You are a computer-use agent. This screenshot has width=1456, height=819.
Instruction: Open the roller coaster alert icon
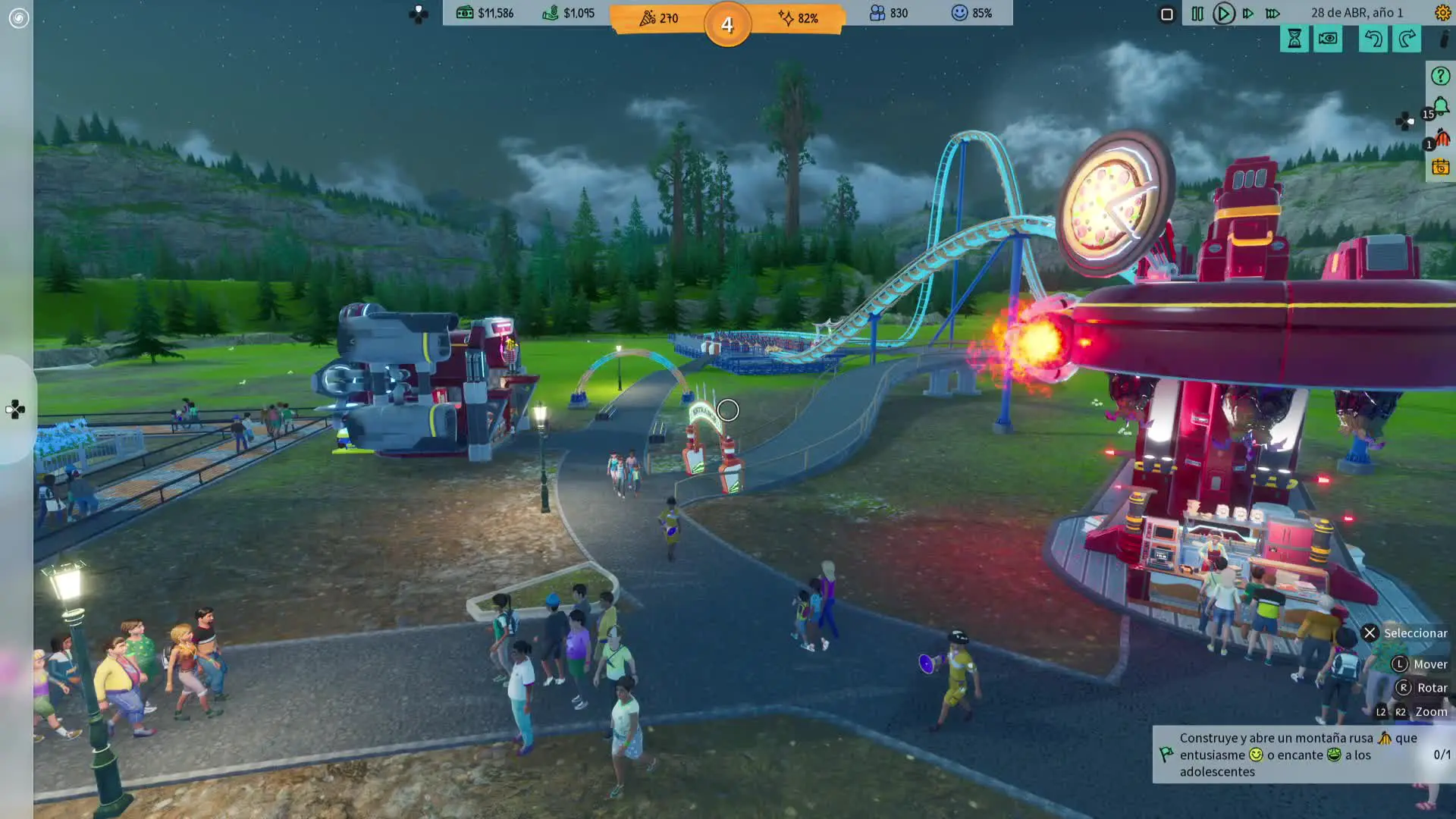point(1442,138)
